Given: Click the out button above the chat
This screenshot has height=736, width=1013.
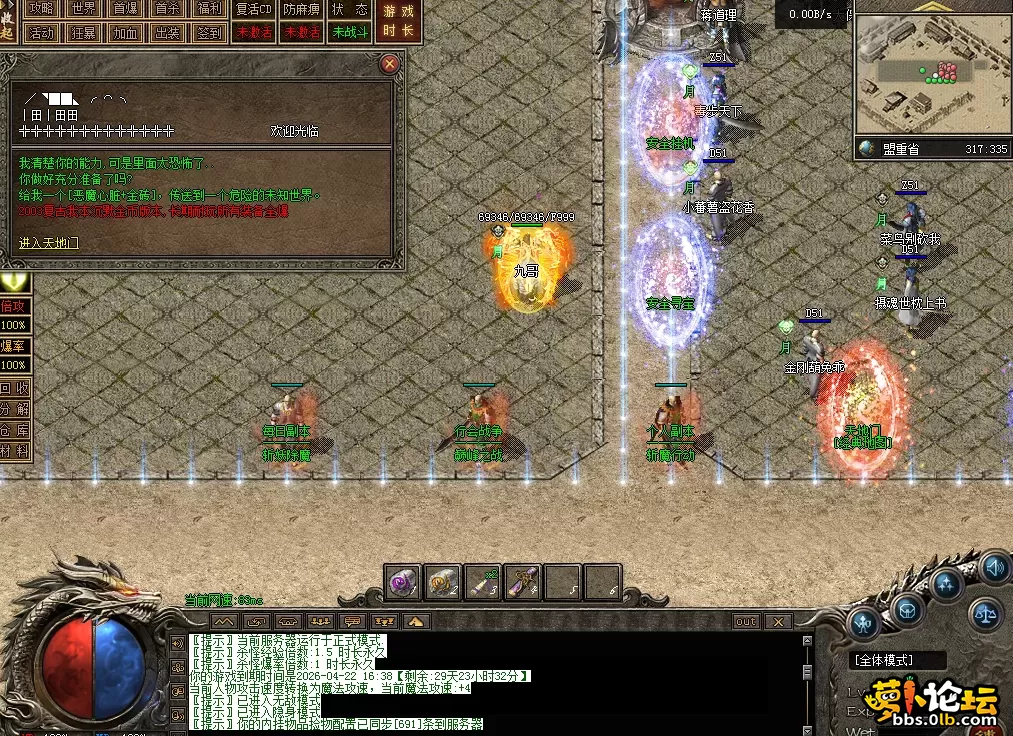Looking at the screenshot, I should 746,621.
